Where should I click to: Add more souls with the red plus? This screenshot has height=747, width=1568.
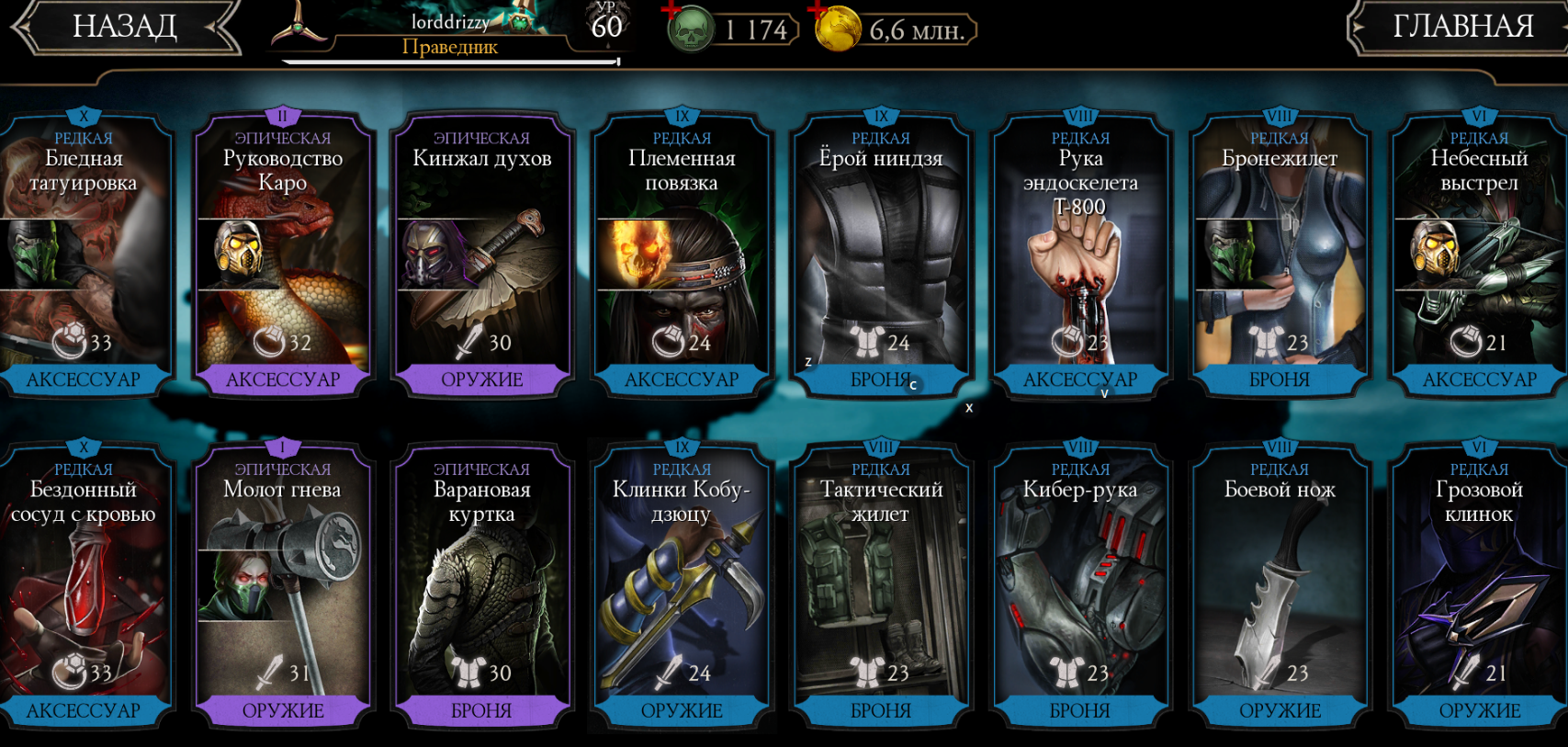pyautogui.click(x=672, y=11)
